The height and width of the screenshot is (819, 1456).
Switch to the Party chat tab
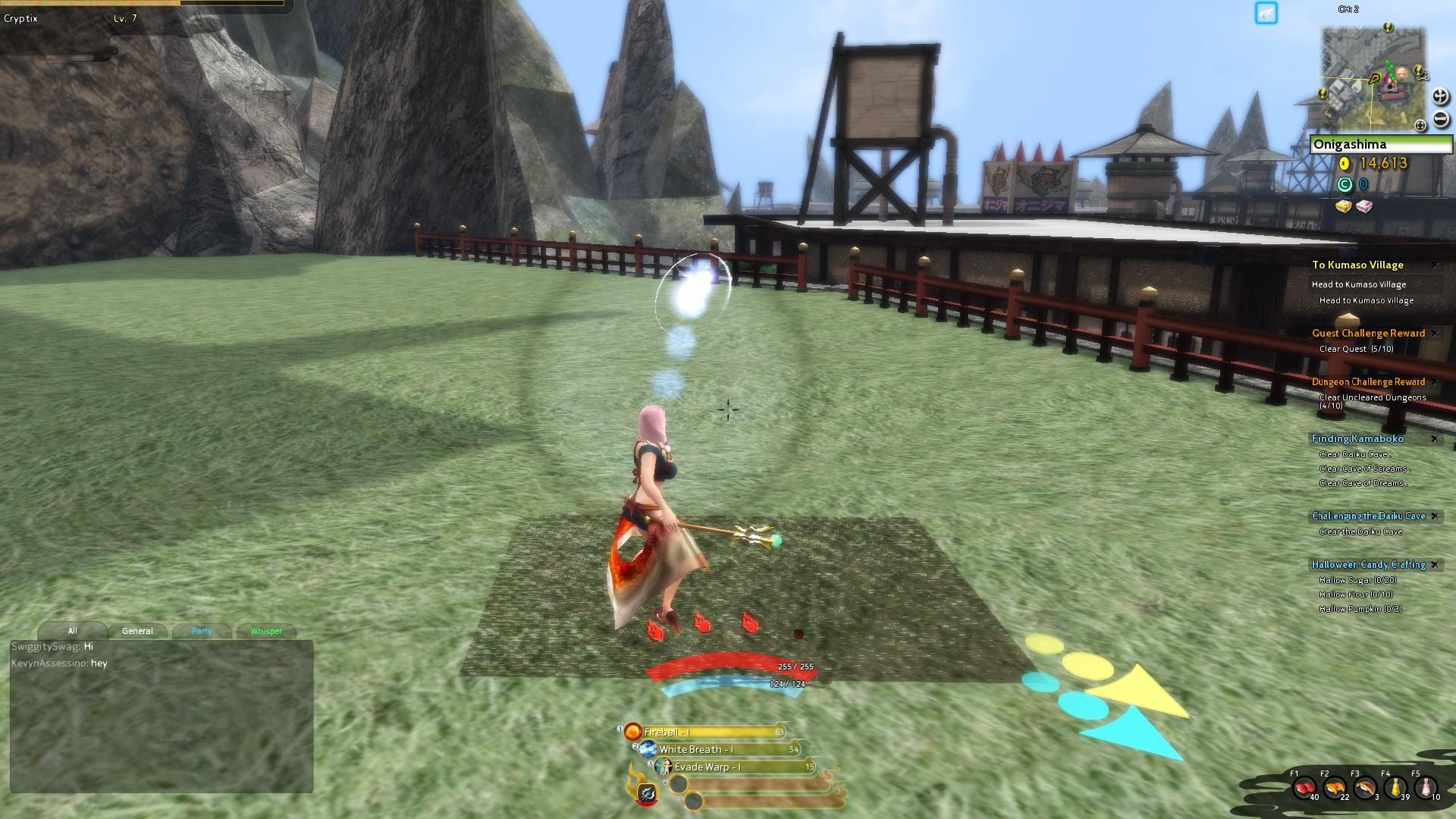(201, 631)
